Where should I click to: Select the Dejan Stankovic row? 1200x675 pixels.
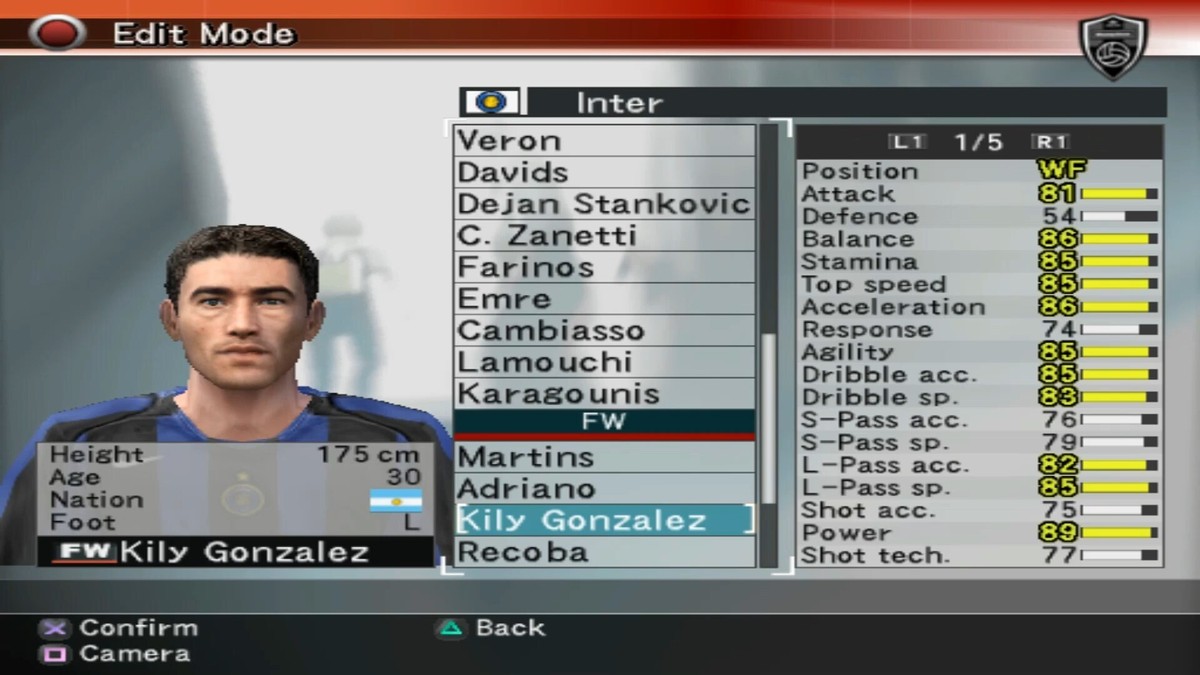(x=604, y=204)
